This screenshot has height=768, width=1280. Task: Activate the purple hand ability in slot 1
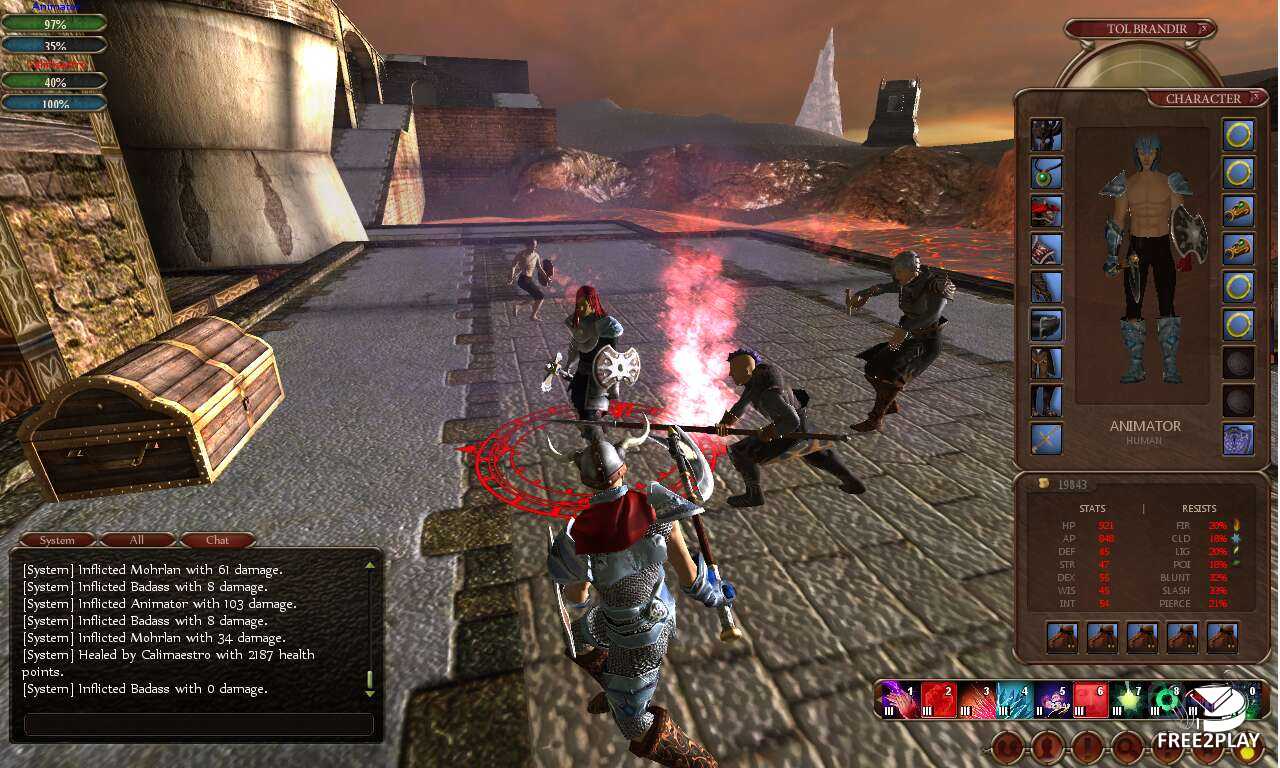tap(898, 698)
